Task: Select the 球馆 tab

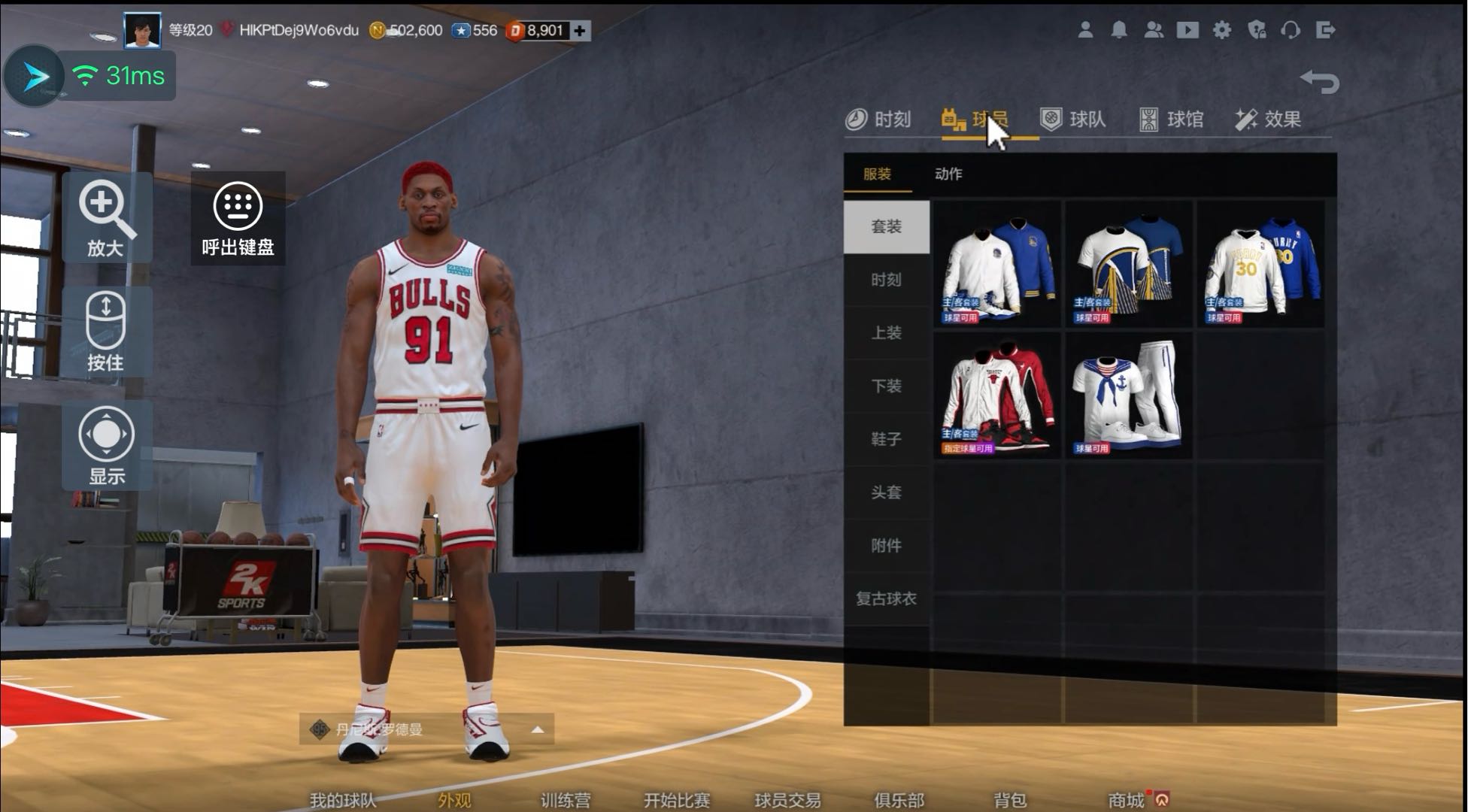Action: tap(1172, 120)
